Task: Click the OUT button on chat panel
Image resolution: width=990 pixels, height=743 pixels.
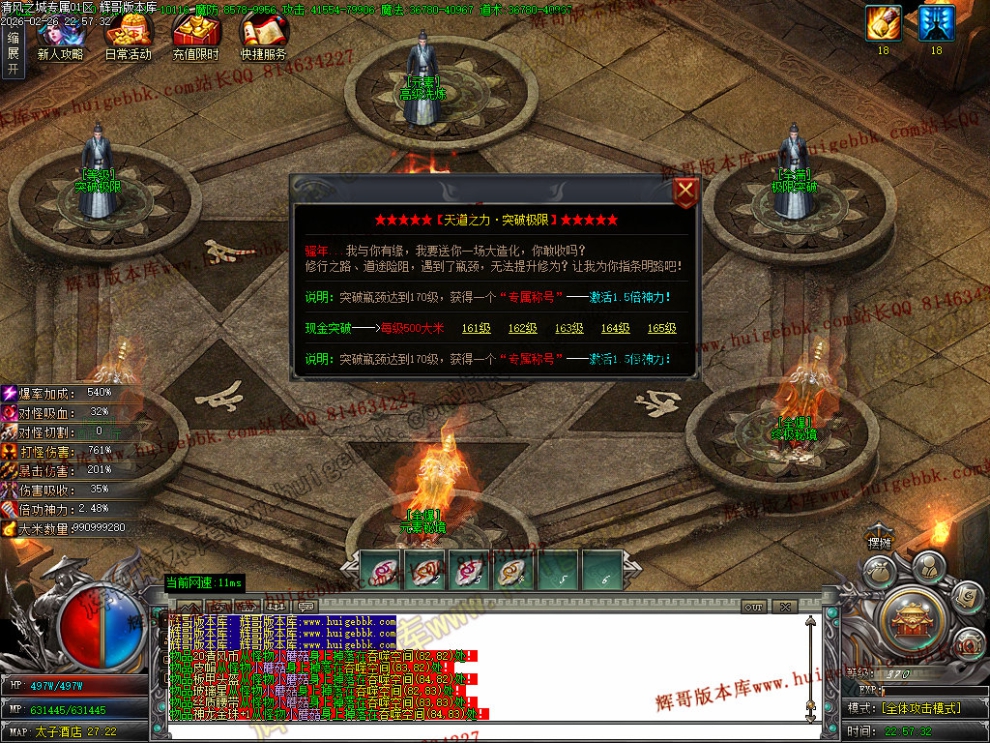Action: click(x=753, y=606)
